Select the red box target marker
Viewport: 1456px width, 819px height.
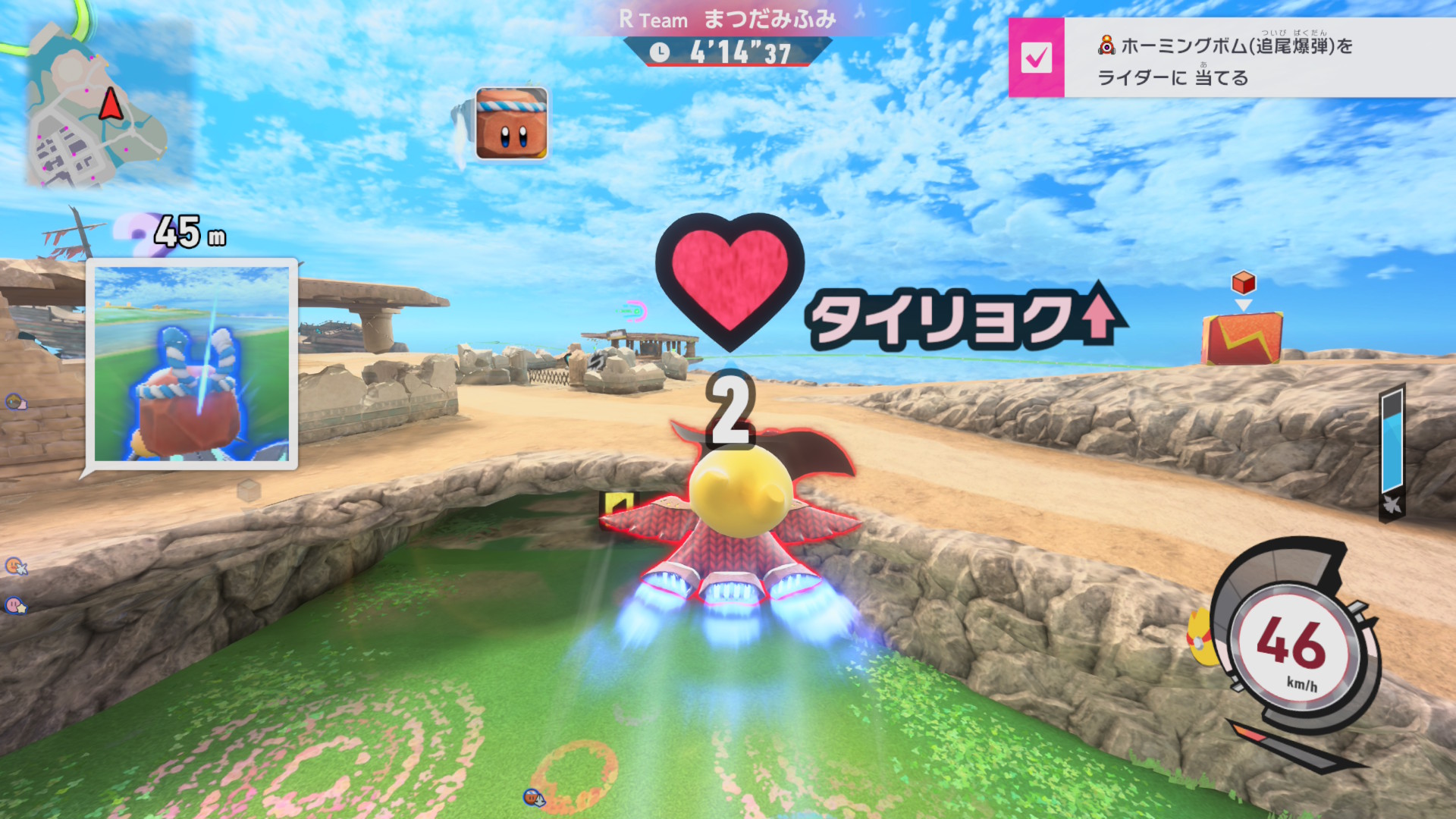click(x=1243, y=284)
